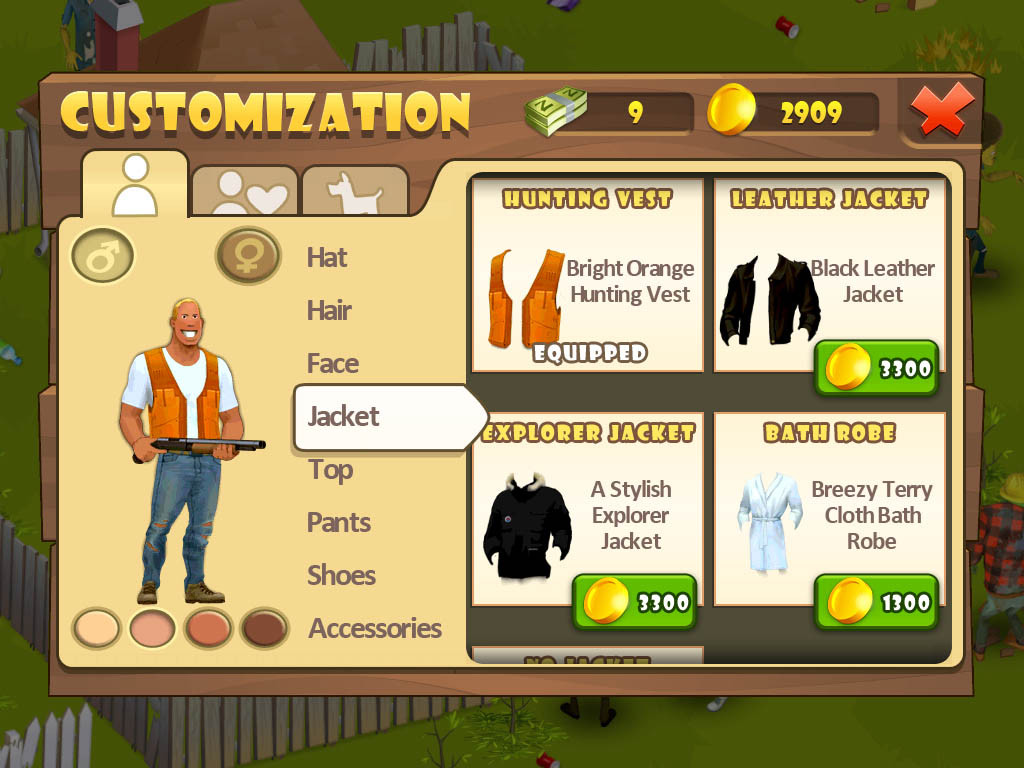Select the male gender symbol
The height and width of the screenshot is (768, 1024).
102,256
